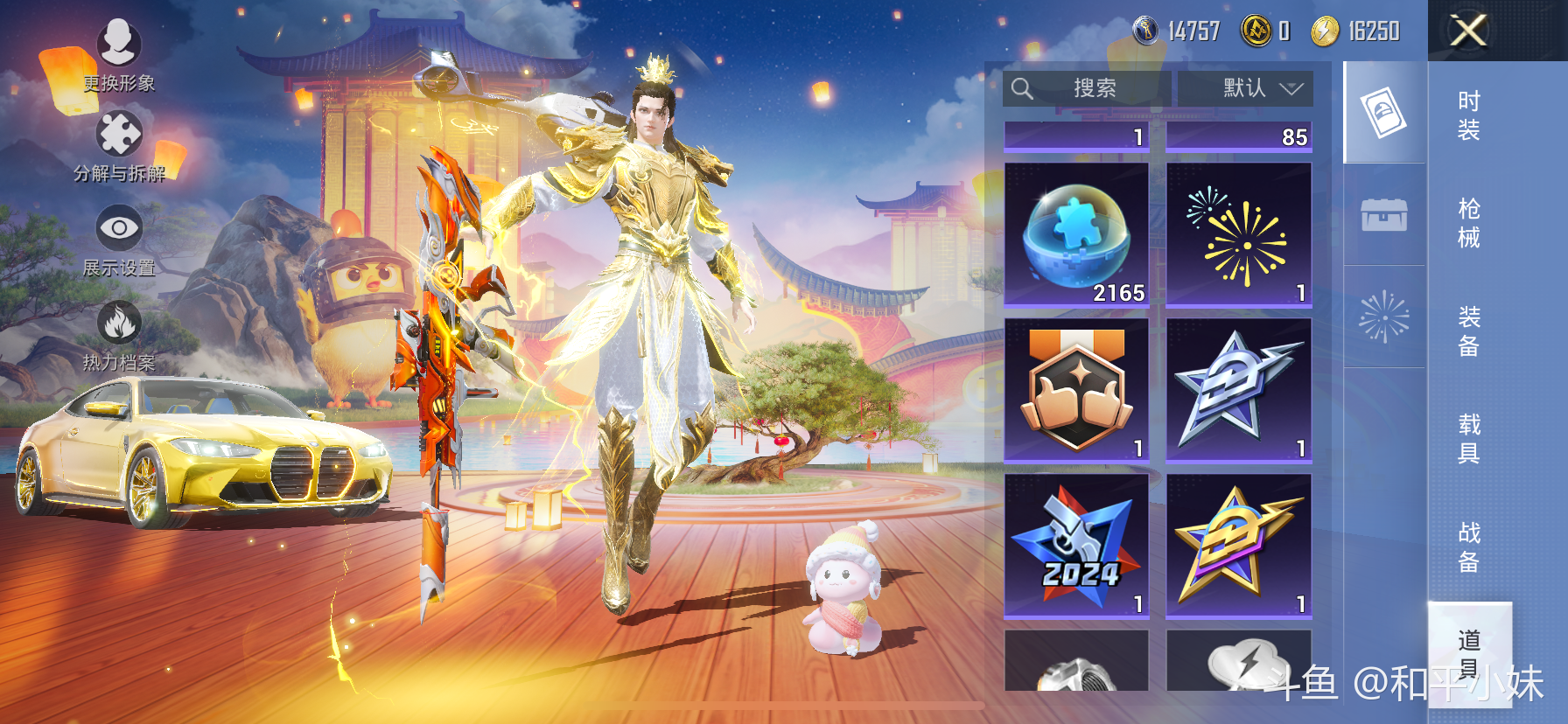
Task: Select the 2024 pistol badge item
Action: coord(1076,546)
